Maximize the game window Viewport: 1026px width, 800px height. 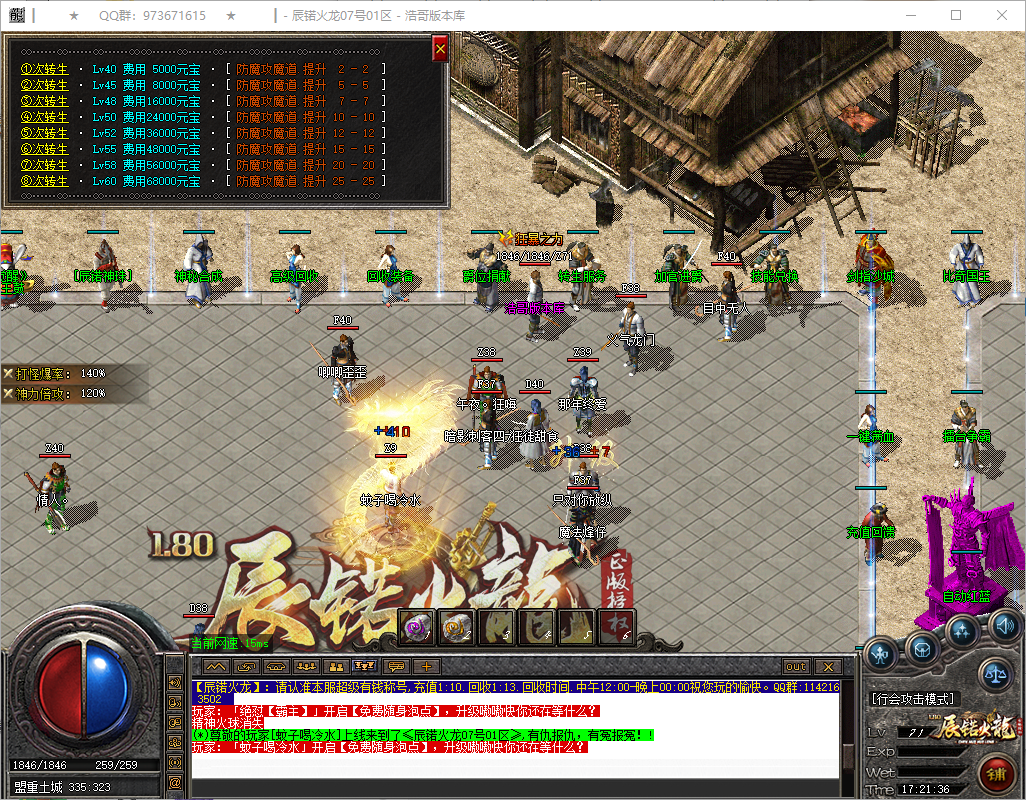(x=955, y=16)
